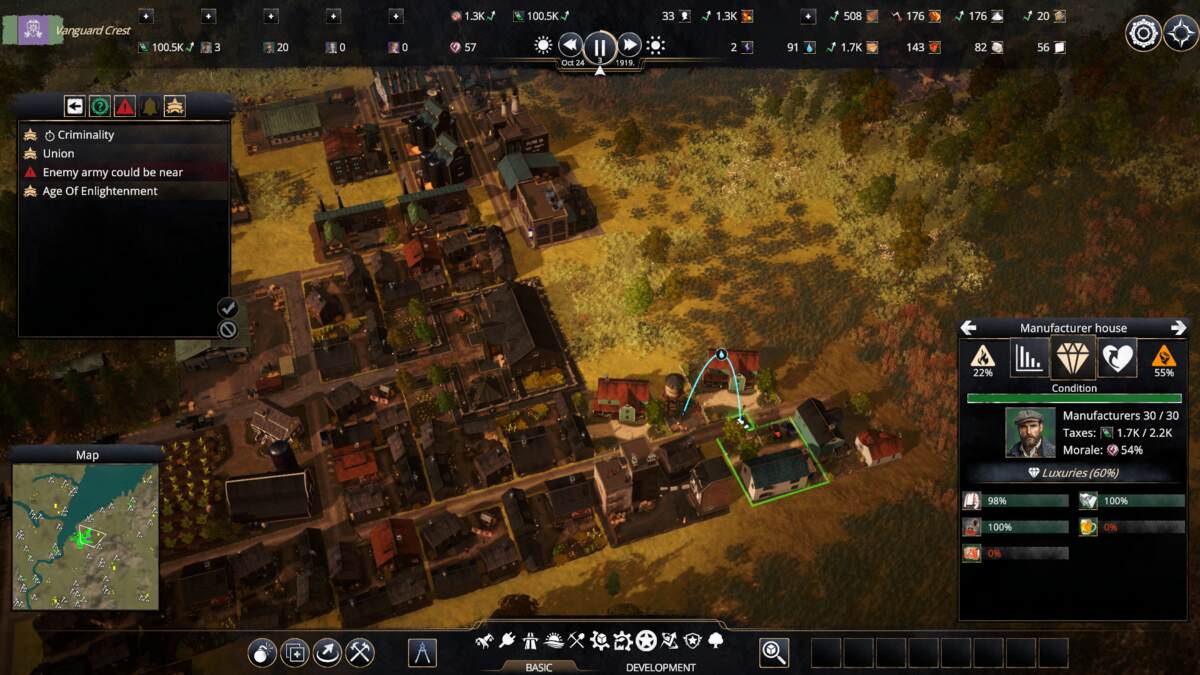Screen dimensions: 1200x675
Task: Select the Union notification entry
Action: [x=58, y=154]
